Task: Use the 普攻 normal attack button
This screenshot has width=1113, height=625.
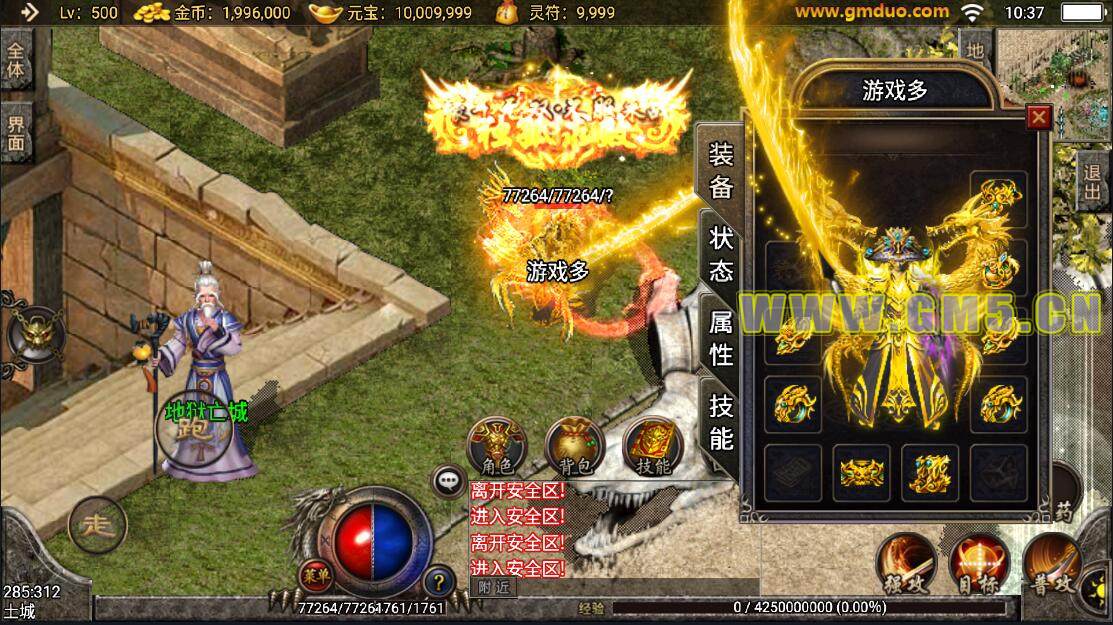Action: (1051, 562)
